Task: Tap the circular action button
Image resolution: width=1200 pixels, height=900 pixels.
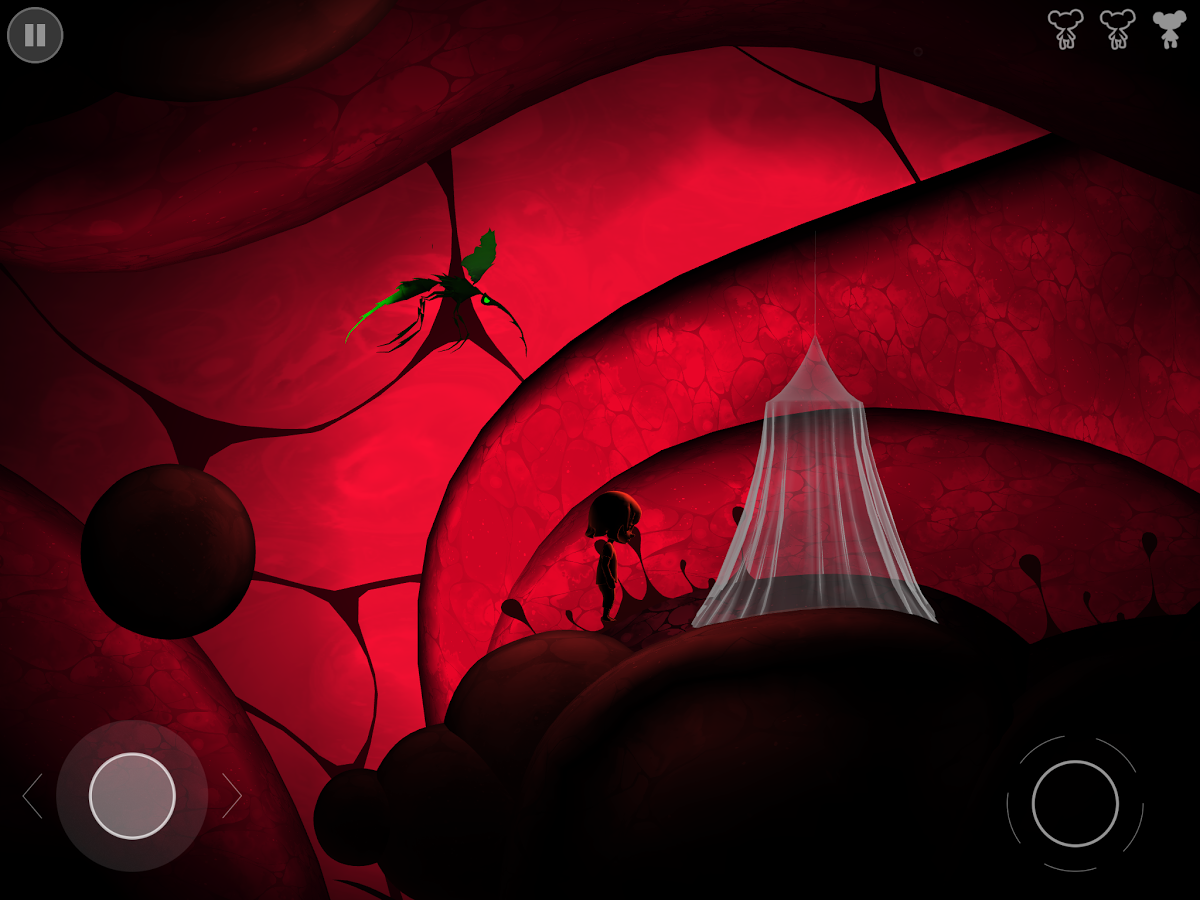Action: 1075,803
